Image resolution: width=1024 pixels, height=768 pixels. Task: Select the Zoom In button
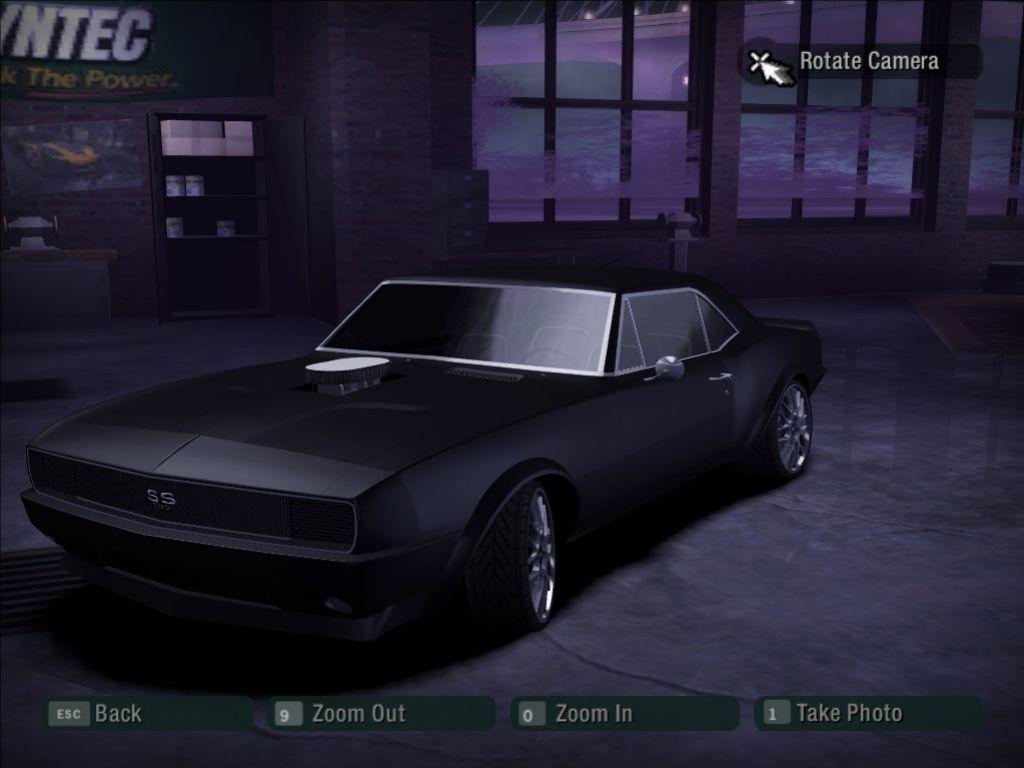tap(592, 714)
